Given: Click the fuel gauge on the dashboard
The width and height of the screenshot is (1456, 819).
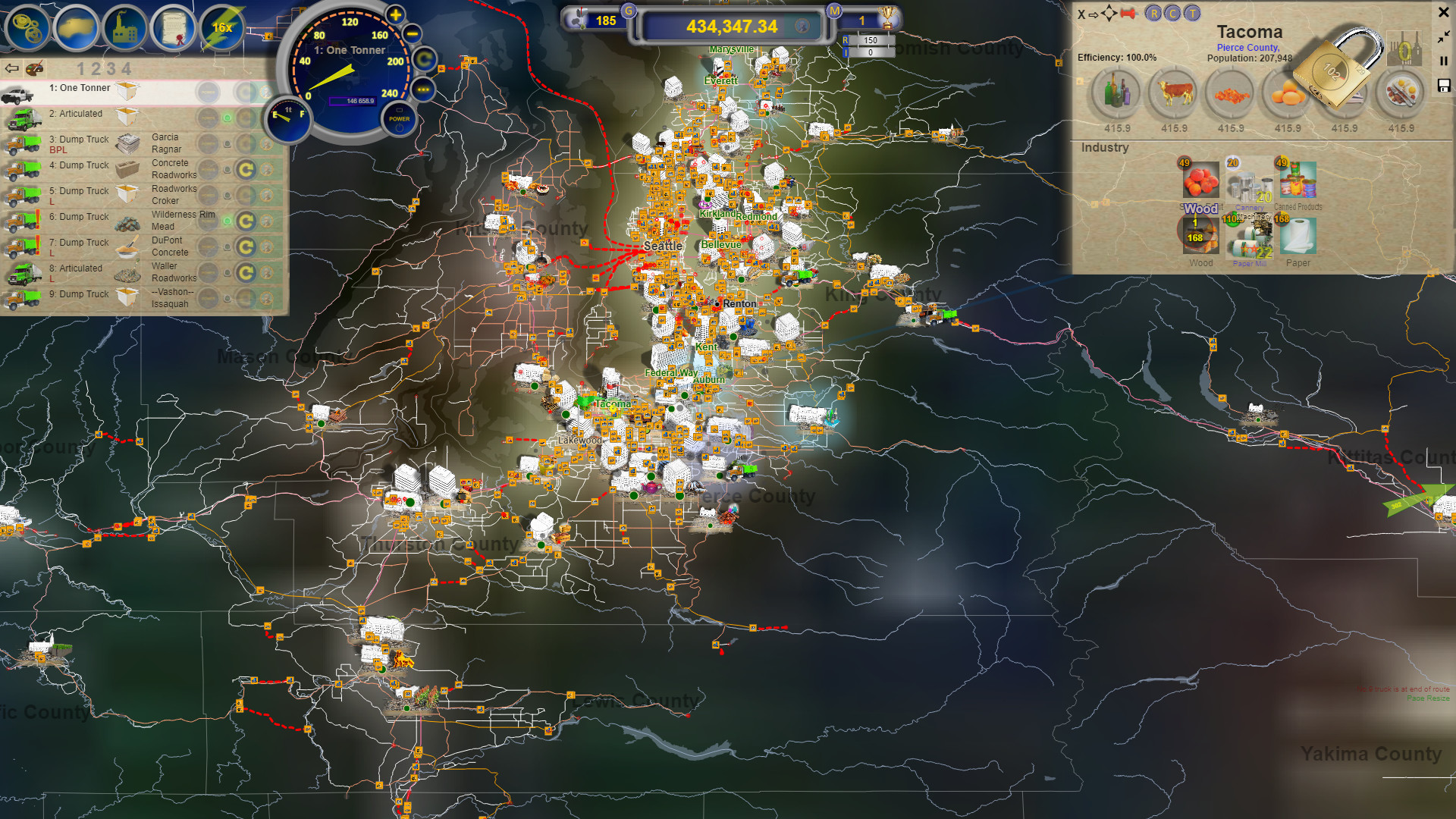Looking at the screenshot, I should [287, 118].
